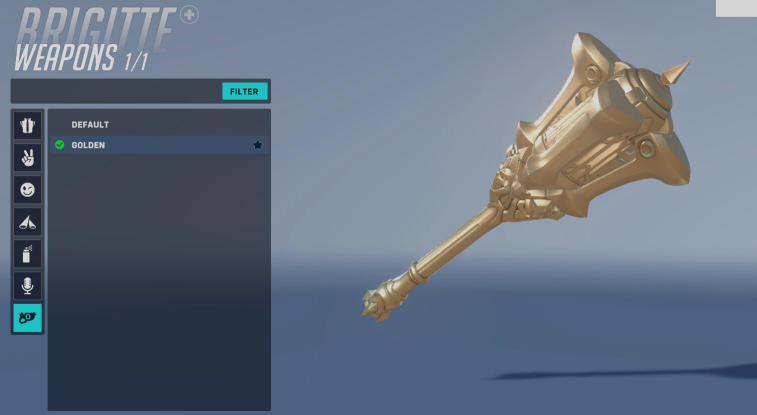
Task: Select the Weapons category tab
Action: [27, 318]
